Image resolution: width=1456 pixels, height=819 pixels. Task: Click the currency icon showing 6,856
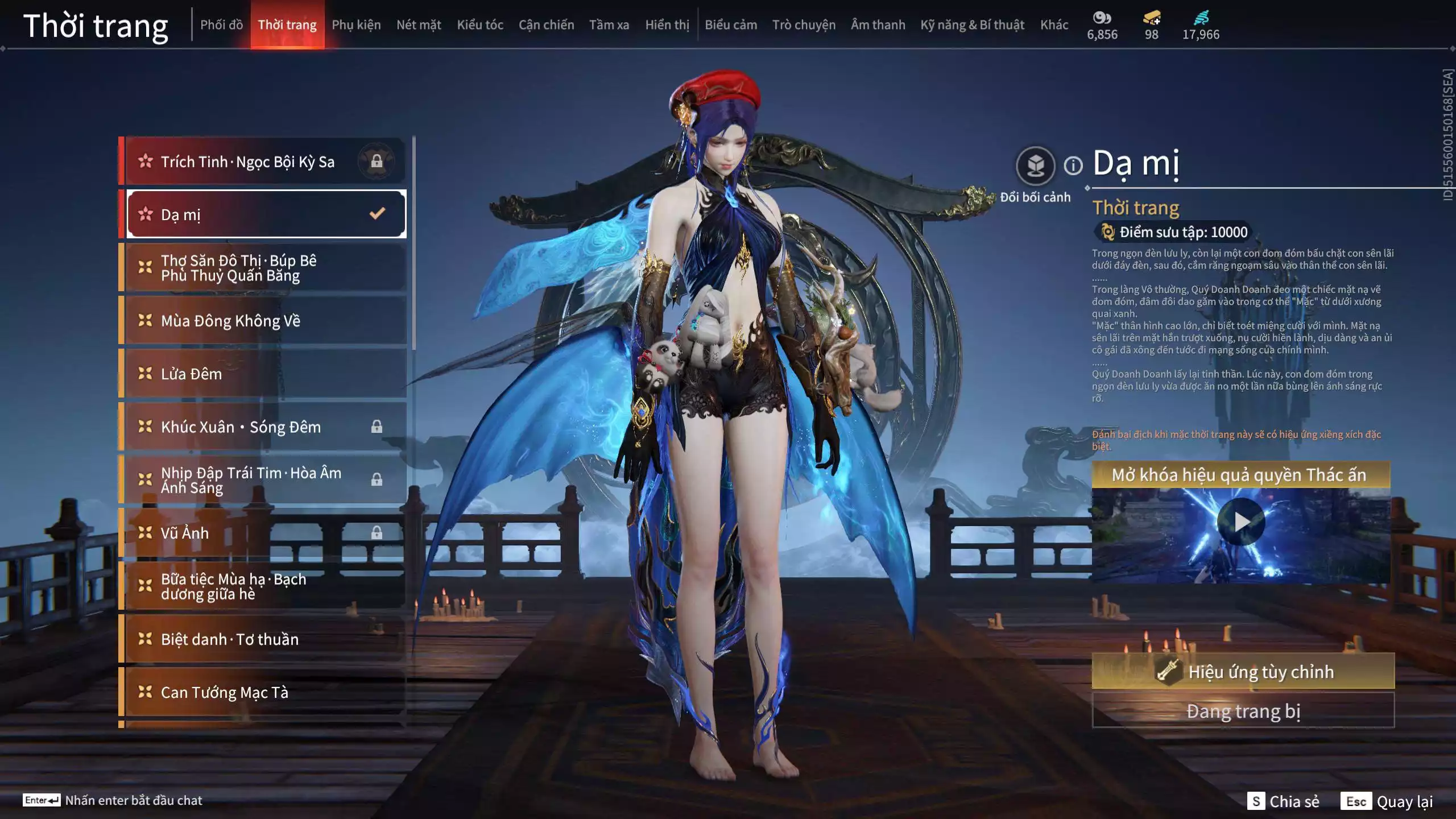[1101, 19]
